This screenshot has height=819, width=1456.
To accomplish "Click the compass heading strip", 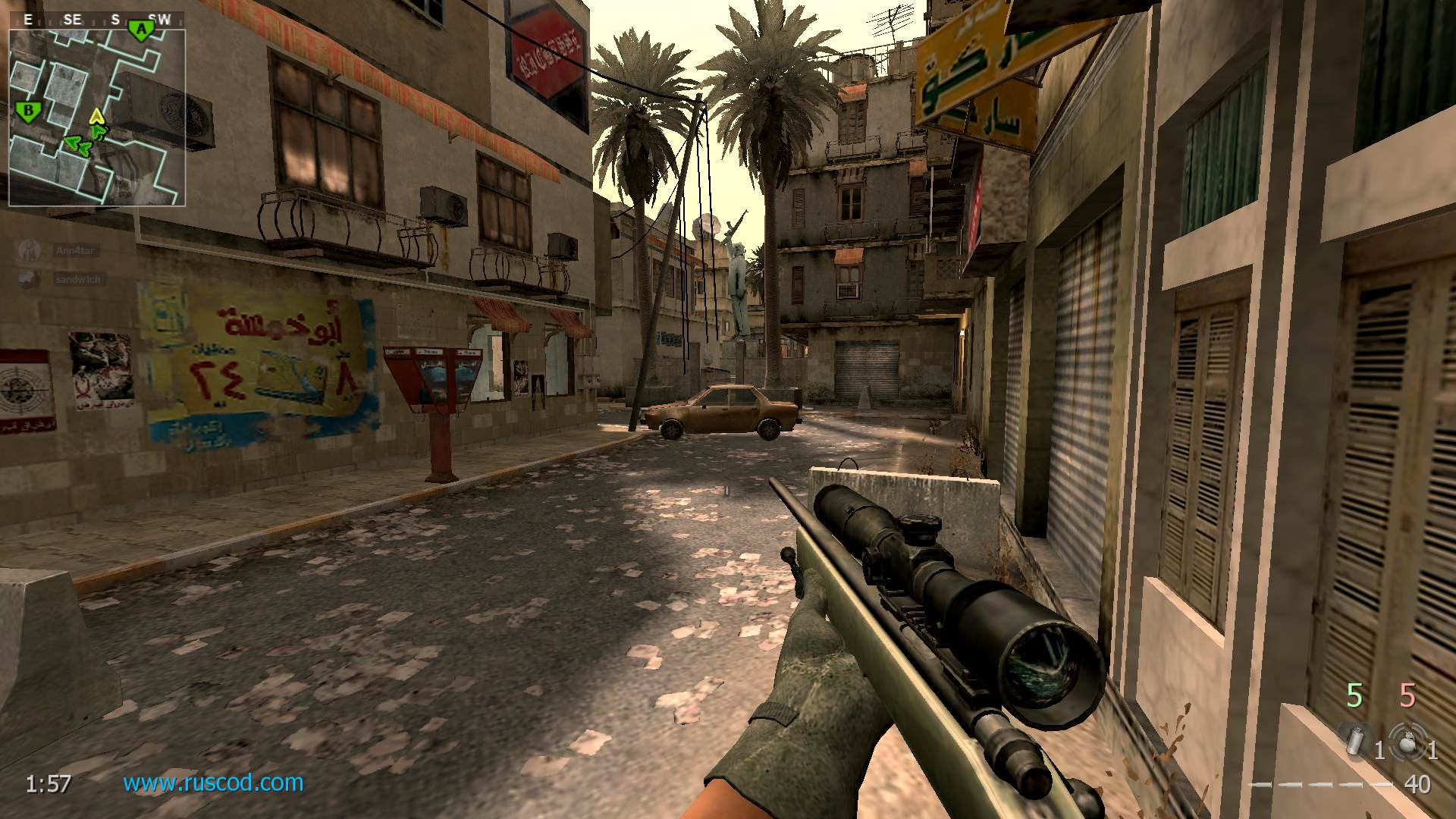I will [x=96, y=20].
